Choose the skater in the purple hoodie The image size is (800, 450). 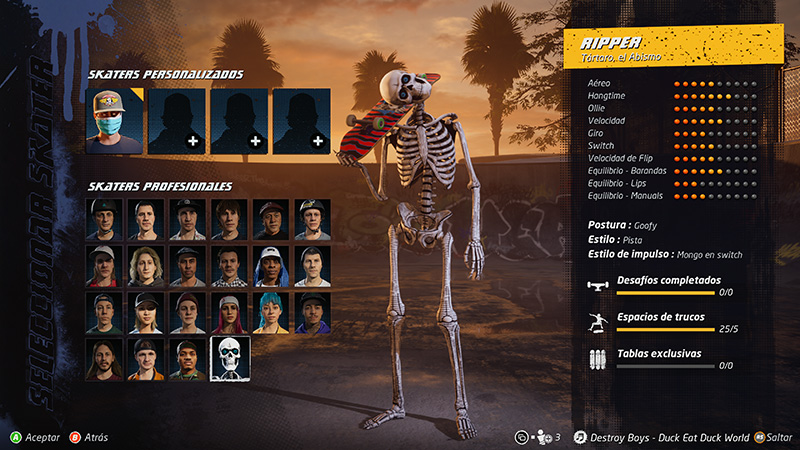314,311
